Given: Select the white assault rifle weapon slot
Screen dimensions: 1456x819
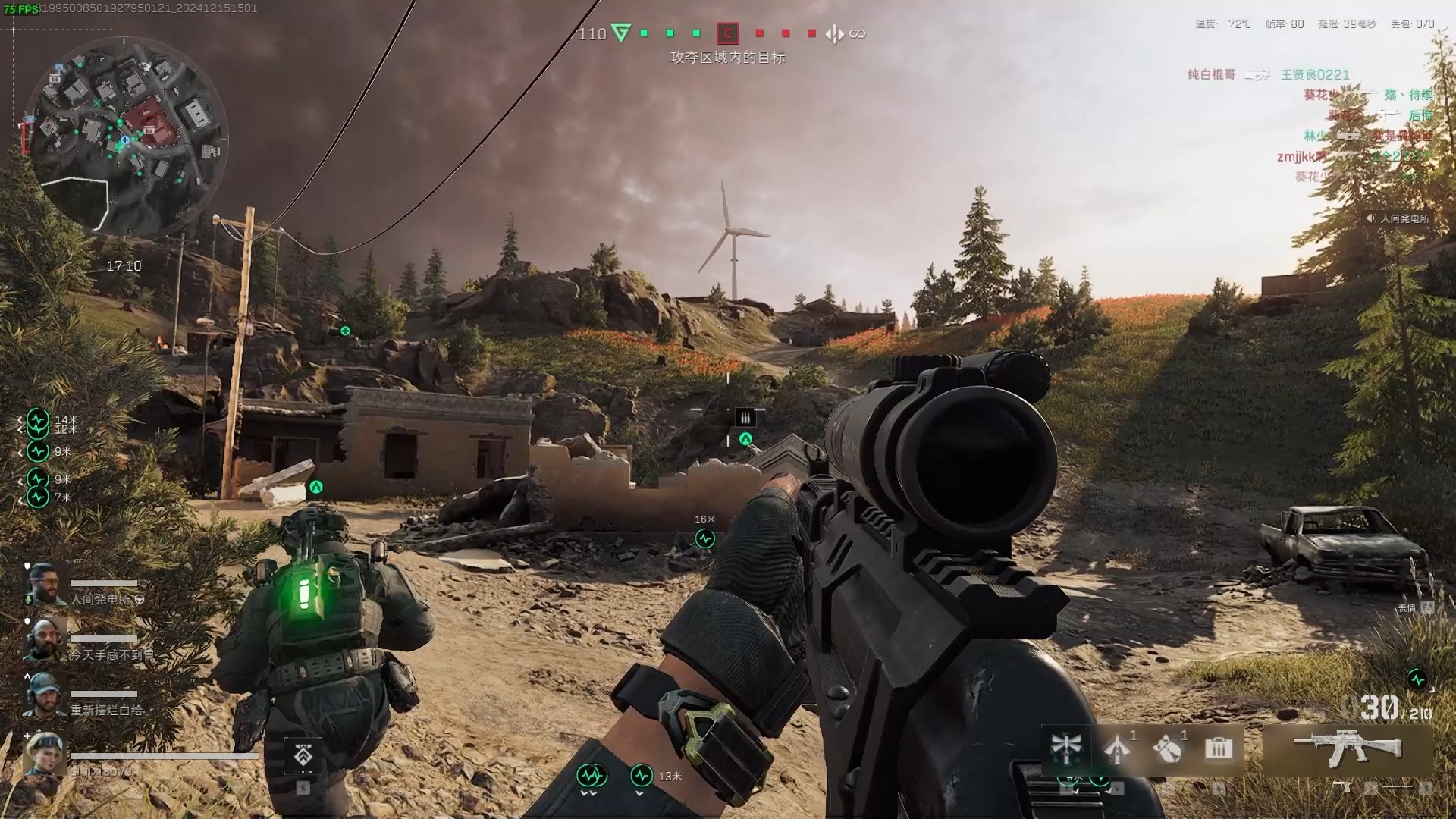Looking at the screenshot, I should 1347,749.
